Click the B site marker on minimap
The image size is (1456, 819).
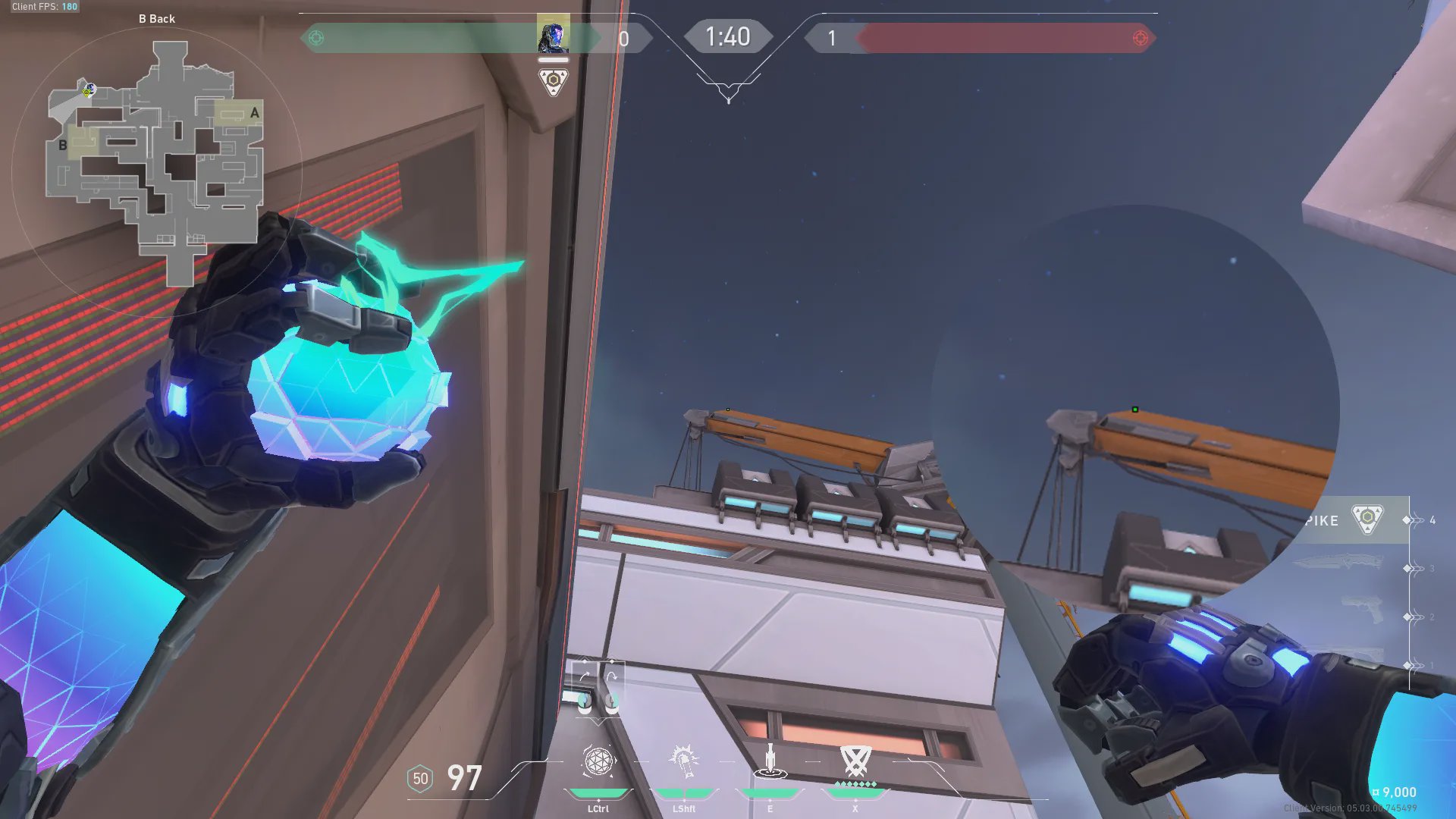[63, 145]
